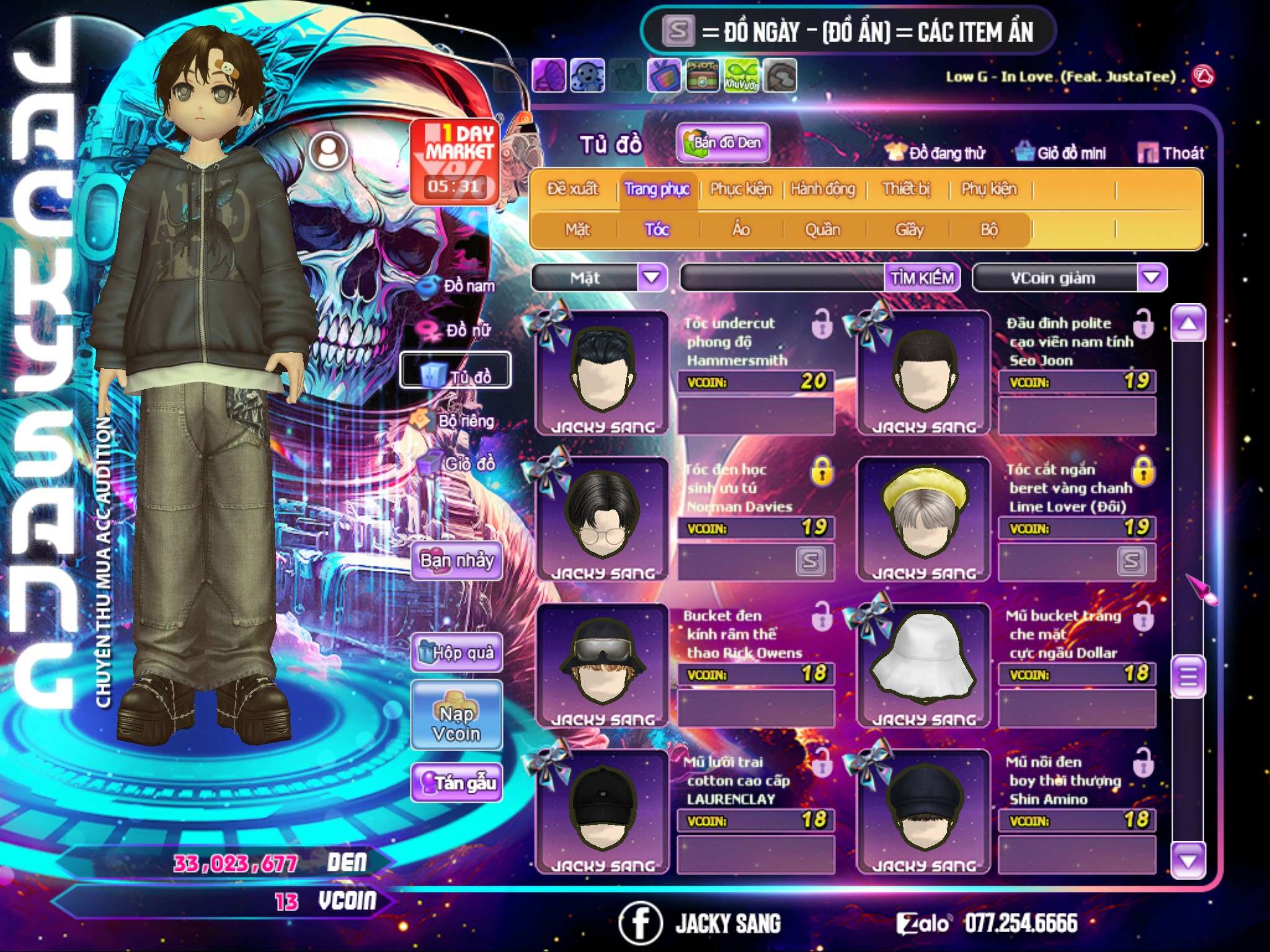Open the Mặt filter dropdown
This screenshot has height=952, width=1270.
(651, 277)
